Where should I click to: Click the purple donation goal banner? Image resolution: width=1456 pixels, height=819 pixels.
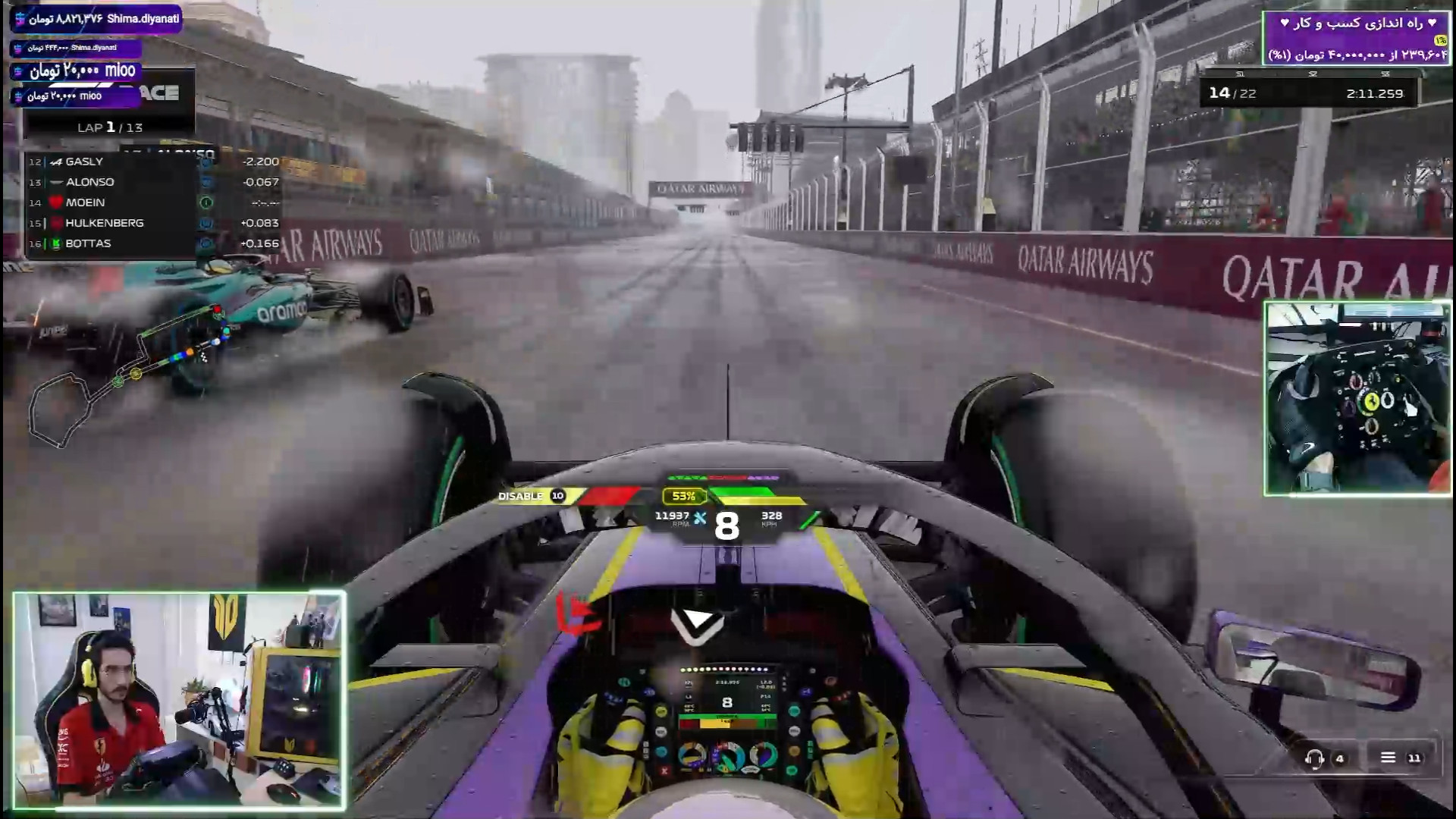coord(1356,38)
